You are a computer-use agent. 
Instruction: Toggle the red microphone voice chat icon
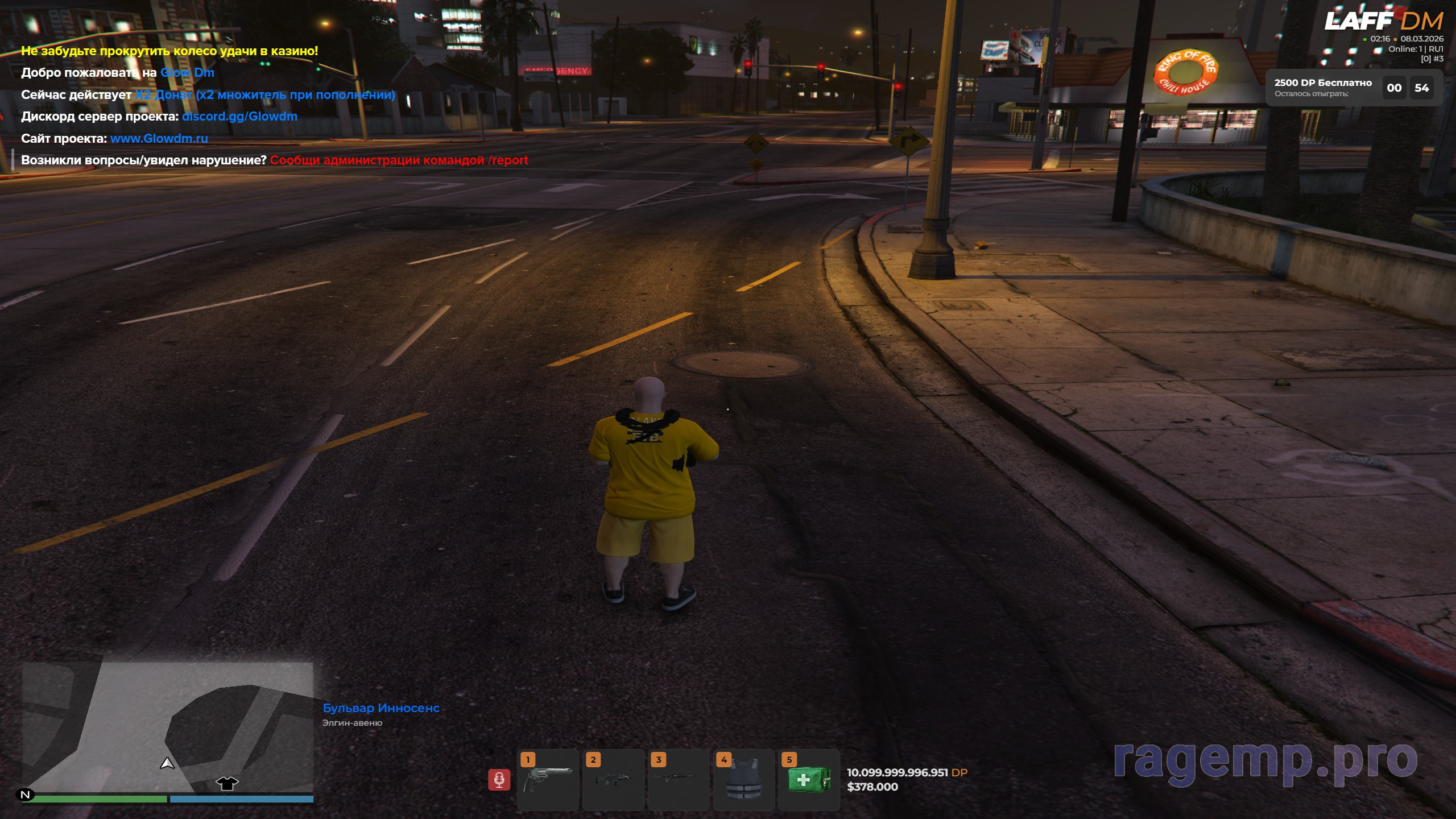[x=499, y=780]
